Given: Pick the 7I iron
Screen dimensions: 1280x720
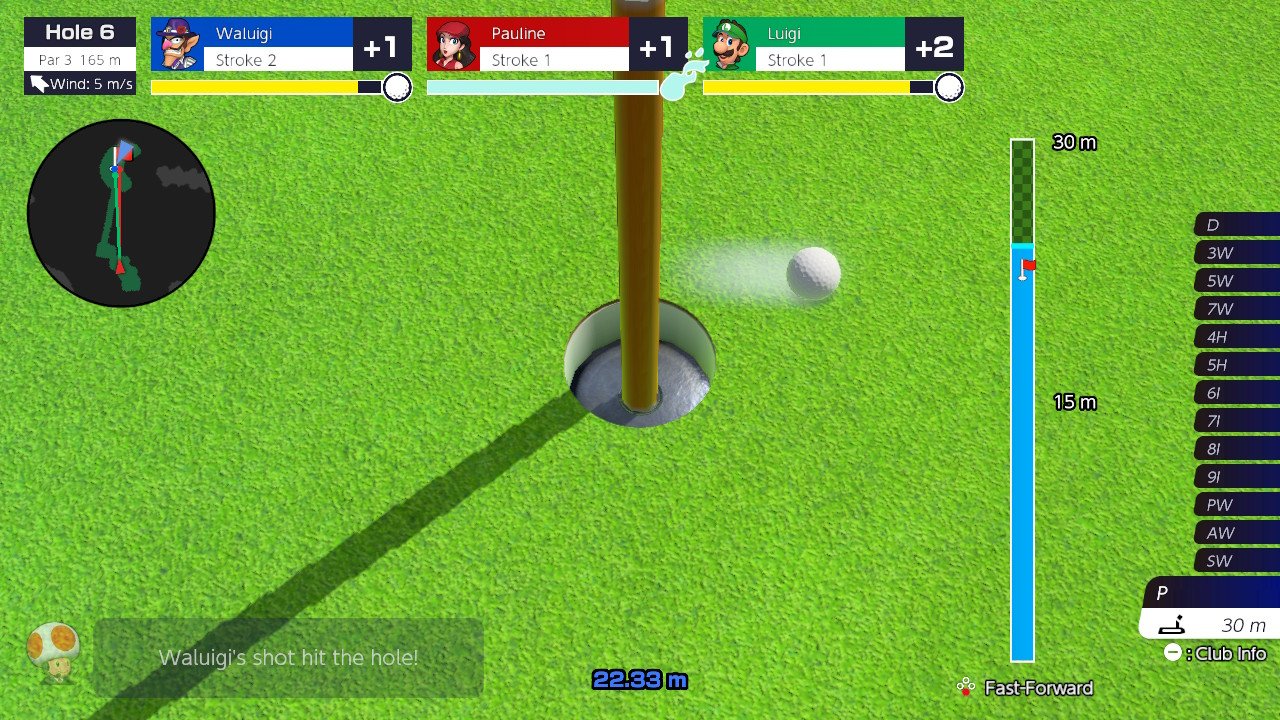Looking at the screenshot, I should pos(1237,421).
